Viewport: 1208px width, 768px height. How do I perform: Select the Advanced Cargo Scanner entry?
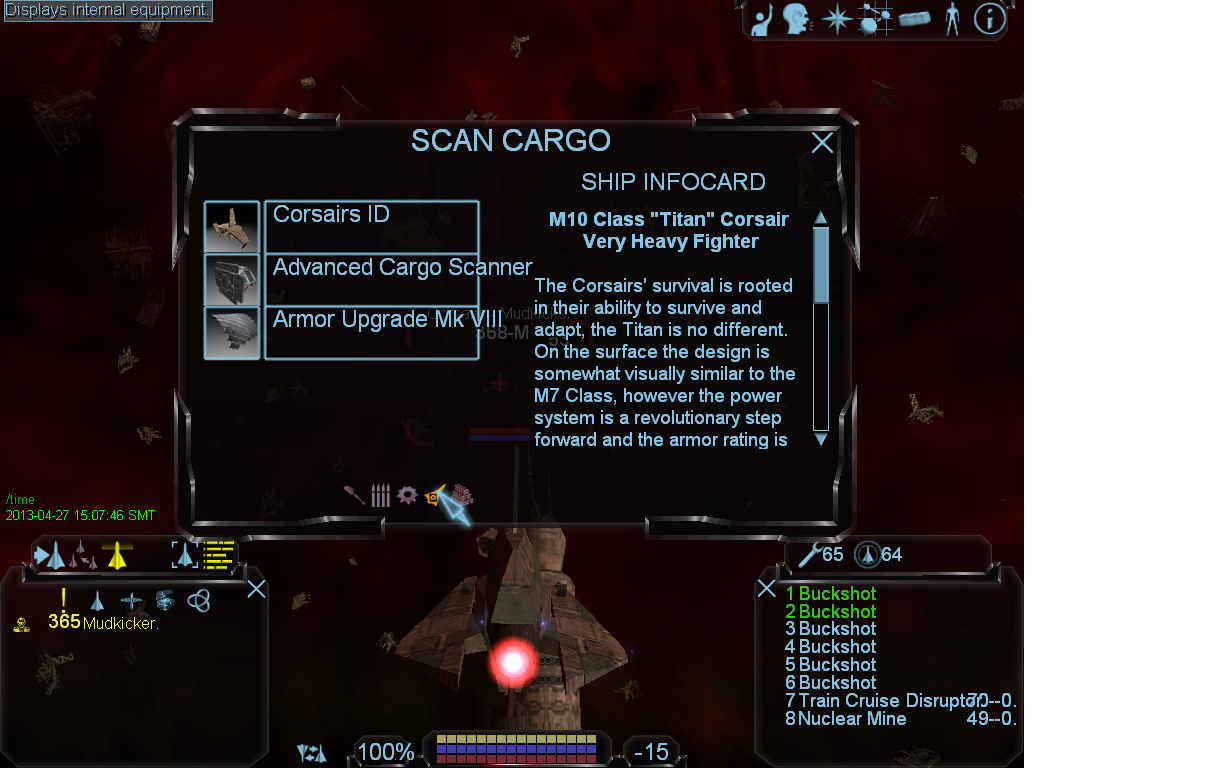pos(371,279)
